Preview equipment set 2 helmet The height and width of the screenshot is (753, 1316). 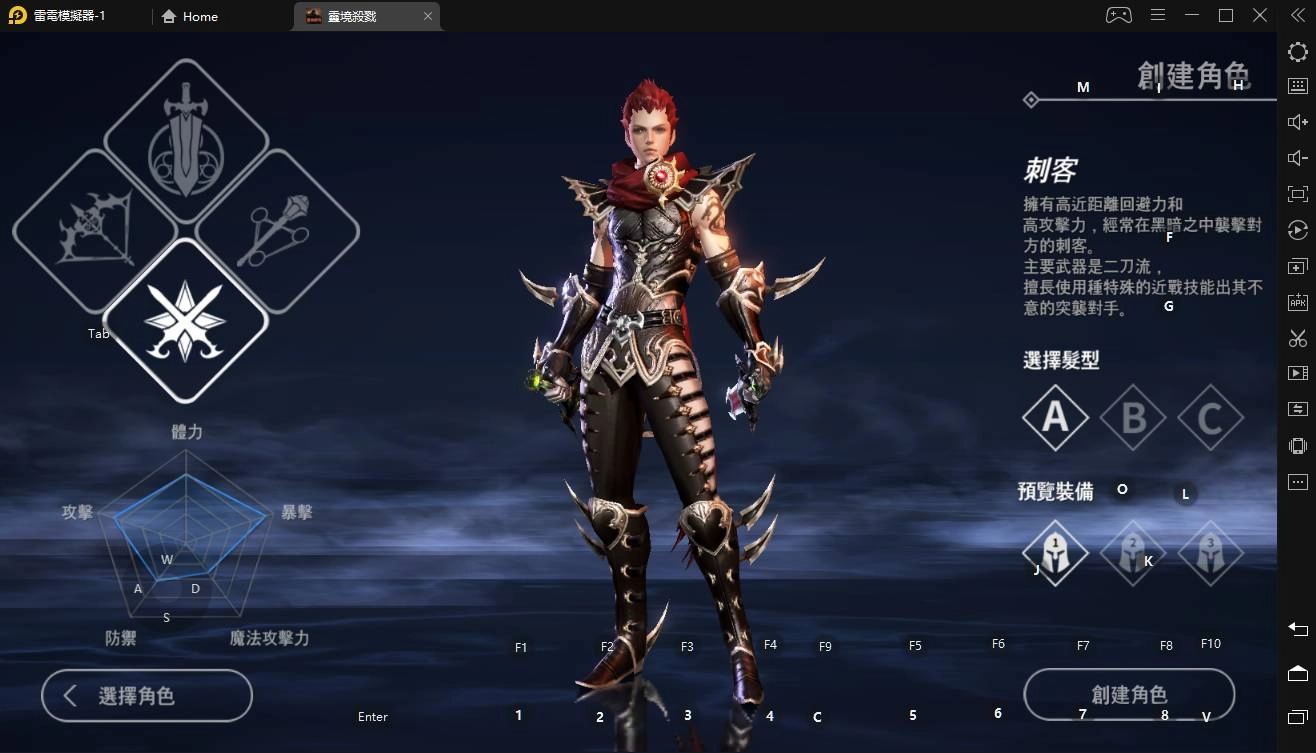point(1133,552)
